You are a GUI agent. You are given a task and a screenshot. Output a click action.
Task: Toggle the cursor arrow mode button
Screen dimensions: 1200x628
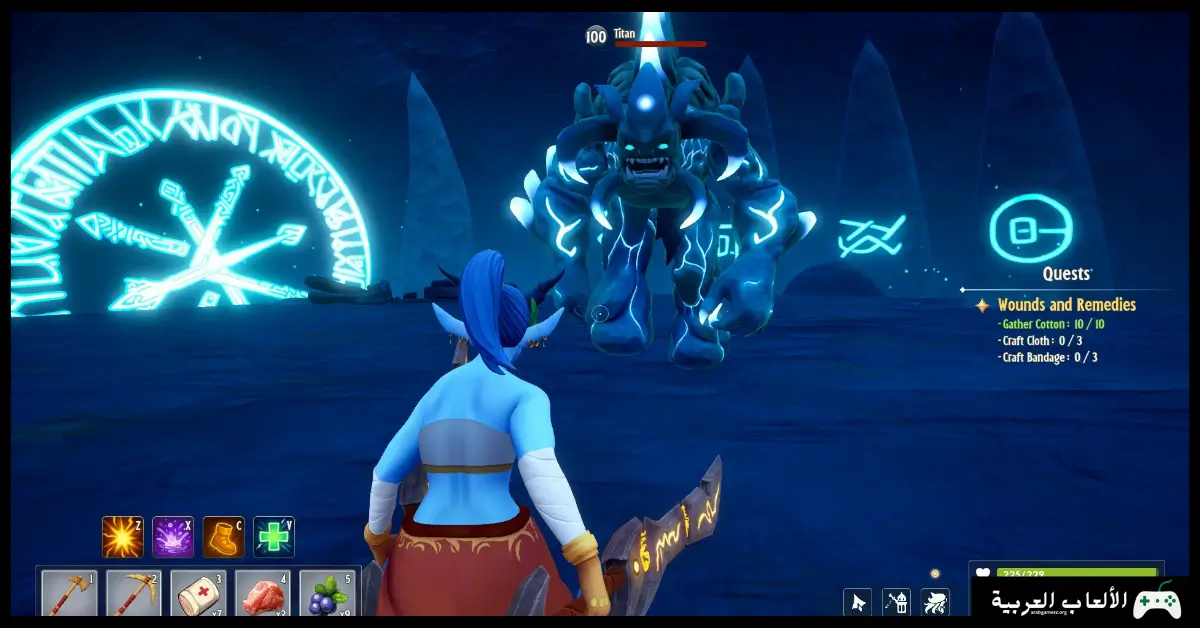(857, 602)
